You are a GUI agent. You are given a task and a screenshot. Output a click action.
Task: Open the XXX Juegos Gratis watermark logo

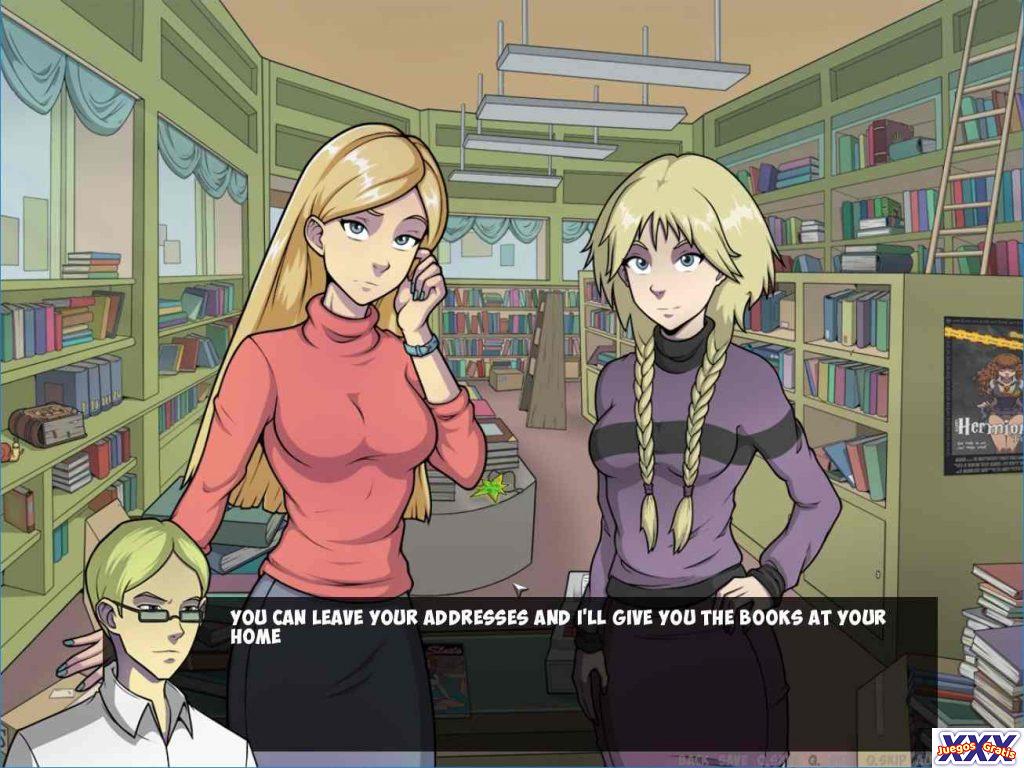click(977, 746)
